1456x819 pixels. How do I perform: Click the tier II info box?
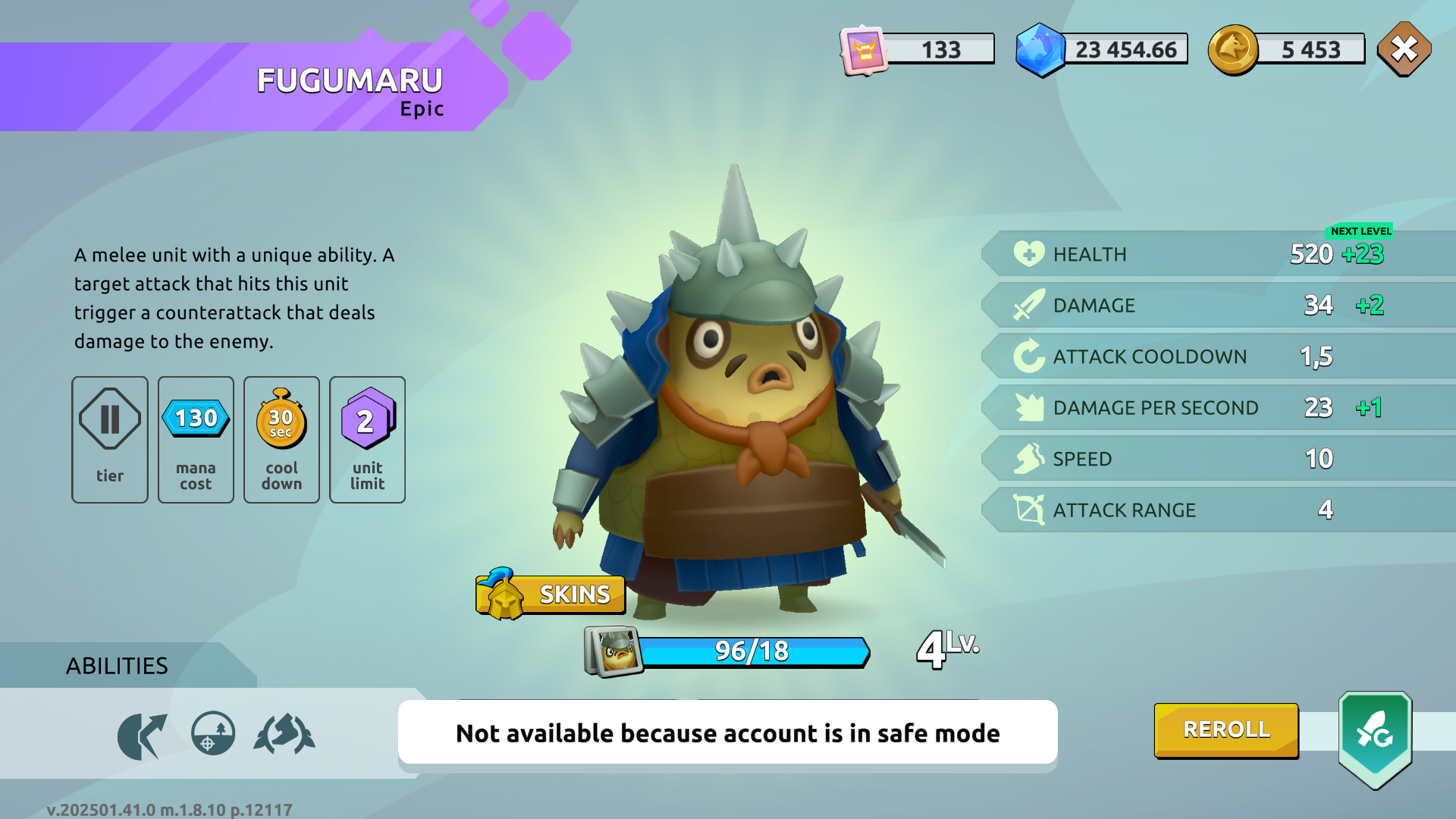click(x=110, y=439)
